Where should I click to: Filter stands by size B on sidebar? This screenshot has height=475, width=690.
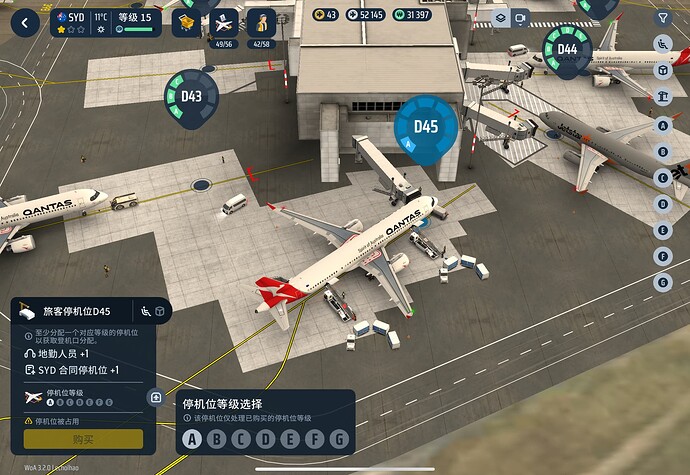[662, 151]
